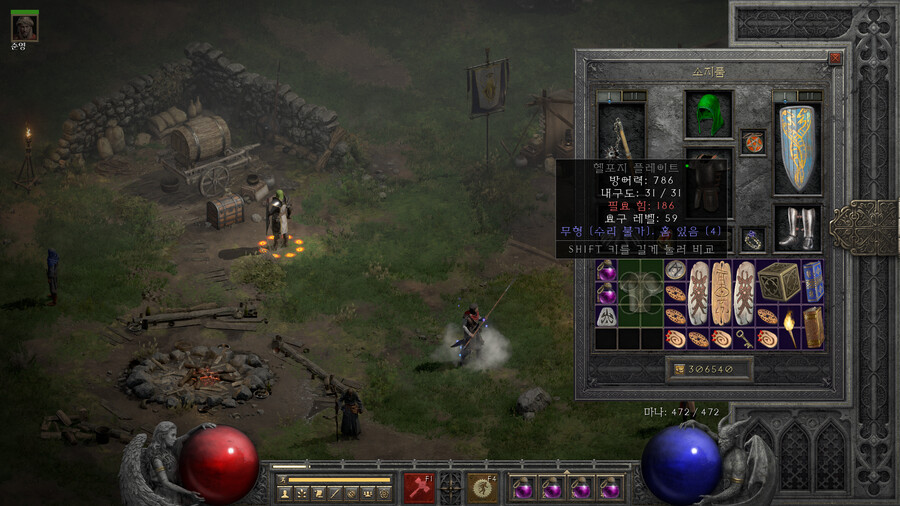The image size is (900, 506).
Task: Toggle the run/walk icon by the stamina bar
Action: [282, 480]
